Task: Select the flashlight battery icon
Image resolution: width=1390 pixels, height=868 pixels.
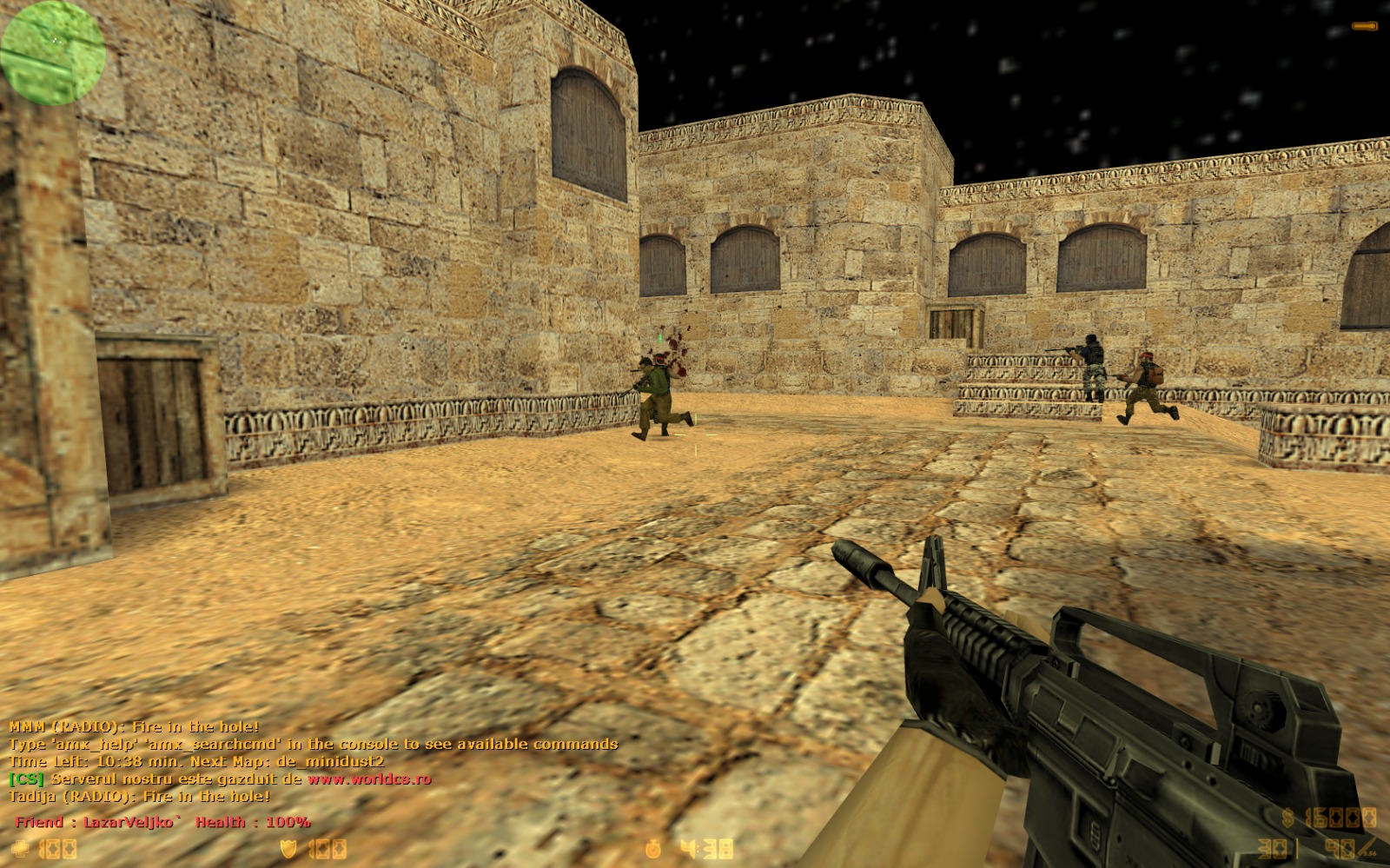Action: 1364,27
